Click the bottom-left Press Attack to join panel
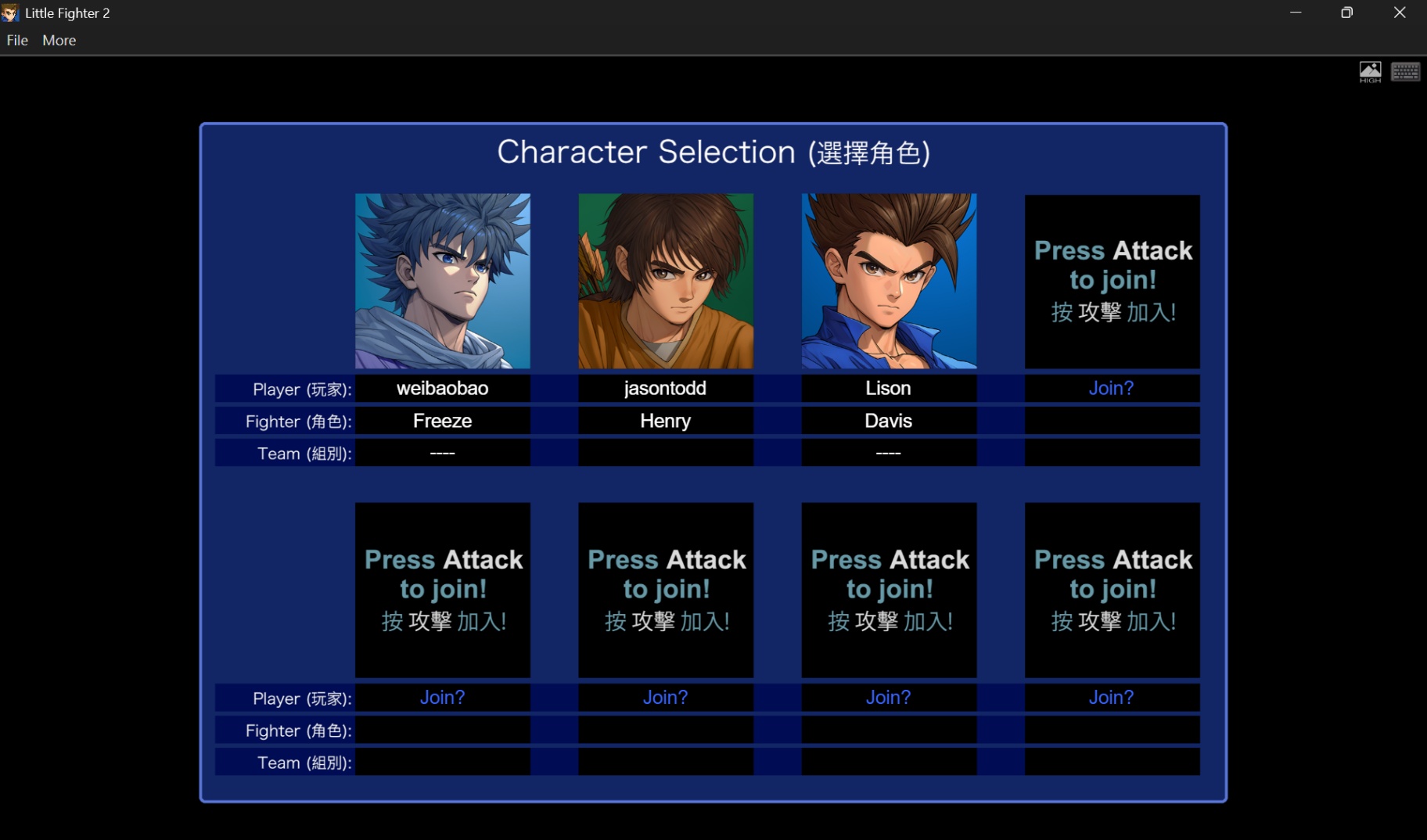This screenshot has height=840, width=1427. (x=442, y=590)
